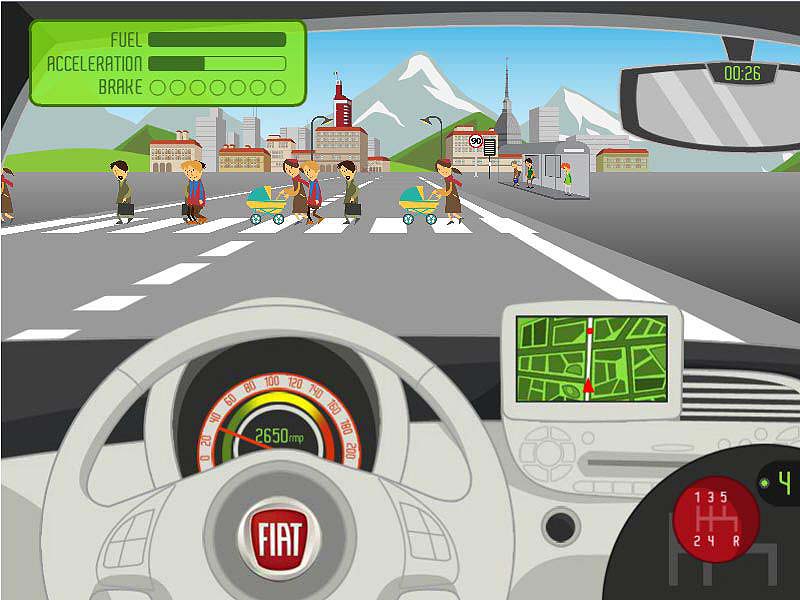The height and width of the screenshot is (600, 800).
Task: Click the red gear shifter knob
Action: click(715, 519)
